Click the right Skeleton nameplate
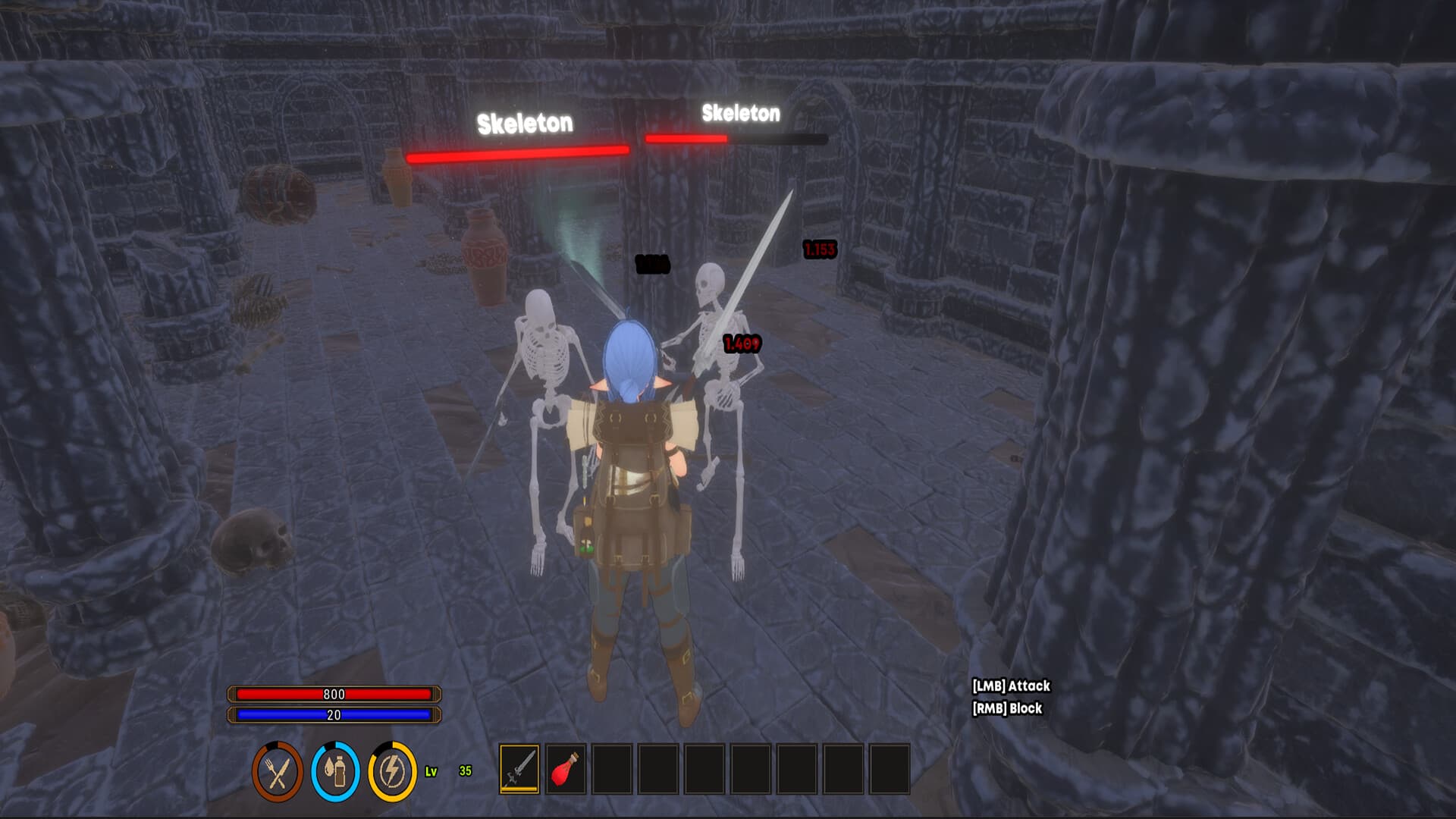Viewport: 1456px width, 819px height. (742, 114)
